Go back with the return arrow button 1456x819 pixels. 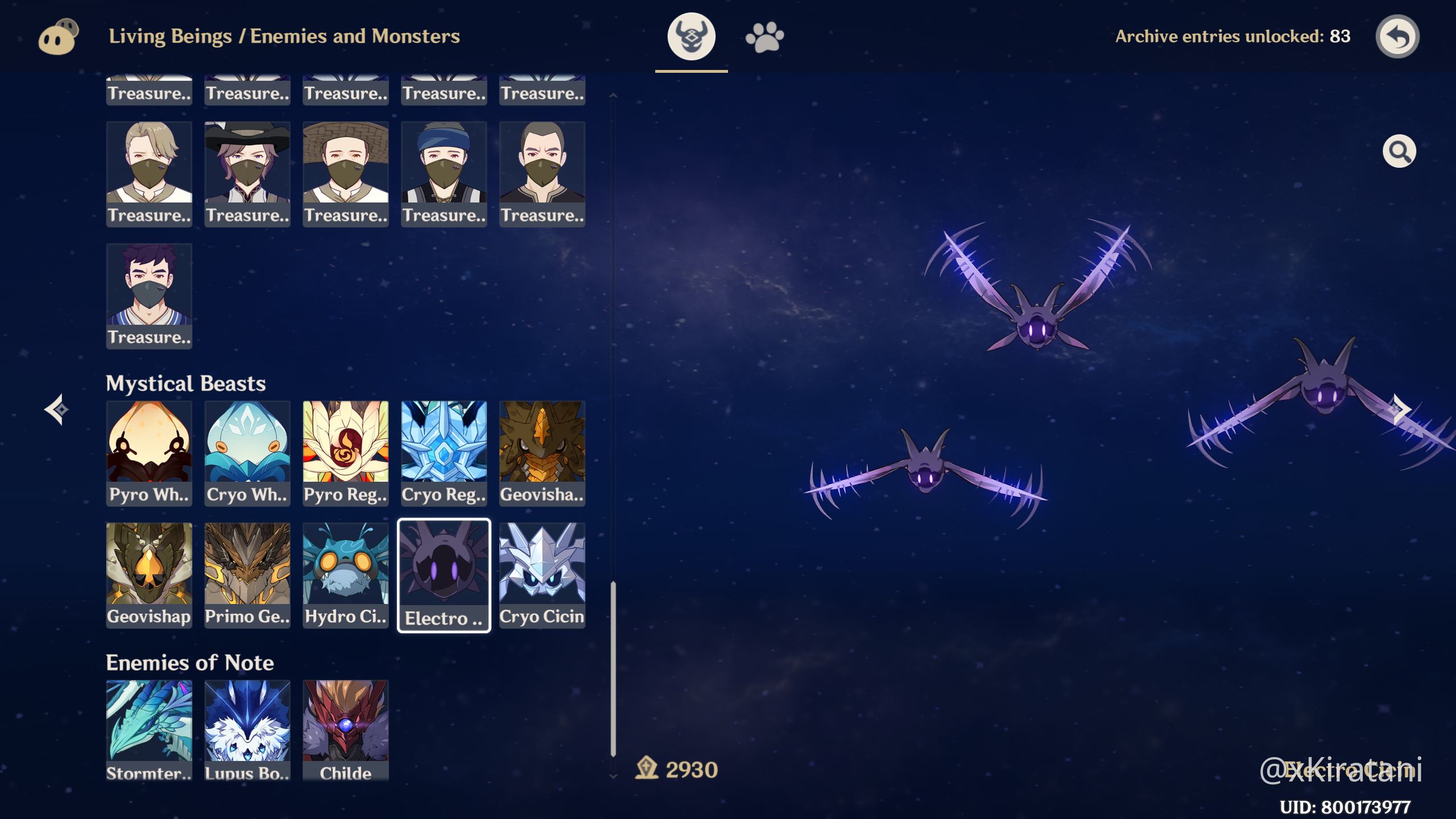1397,37
